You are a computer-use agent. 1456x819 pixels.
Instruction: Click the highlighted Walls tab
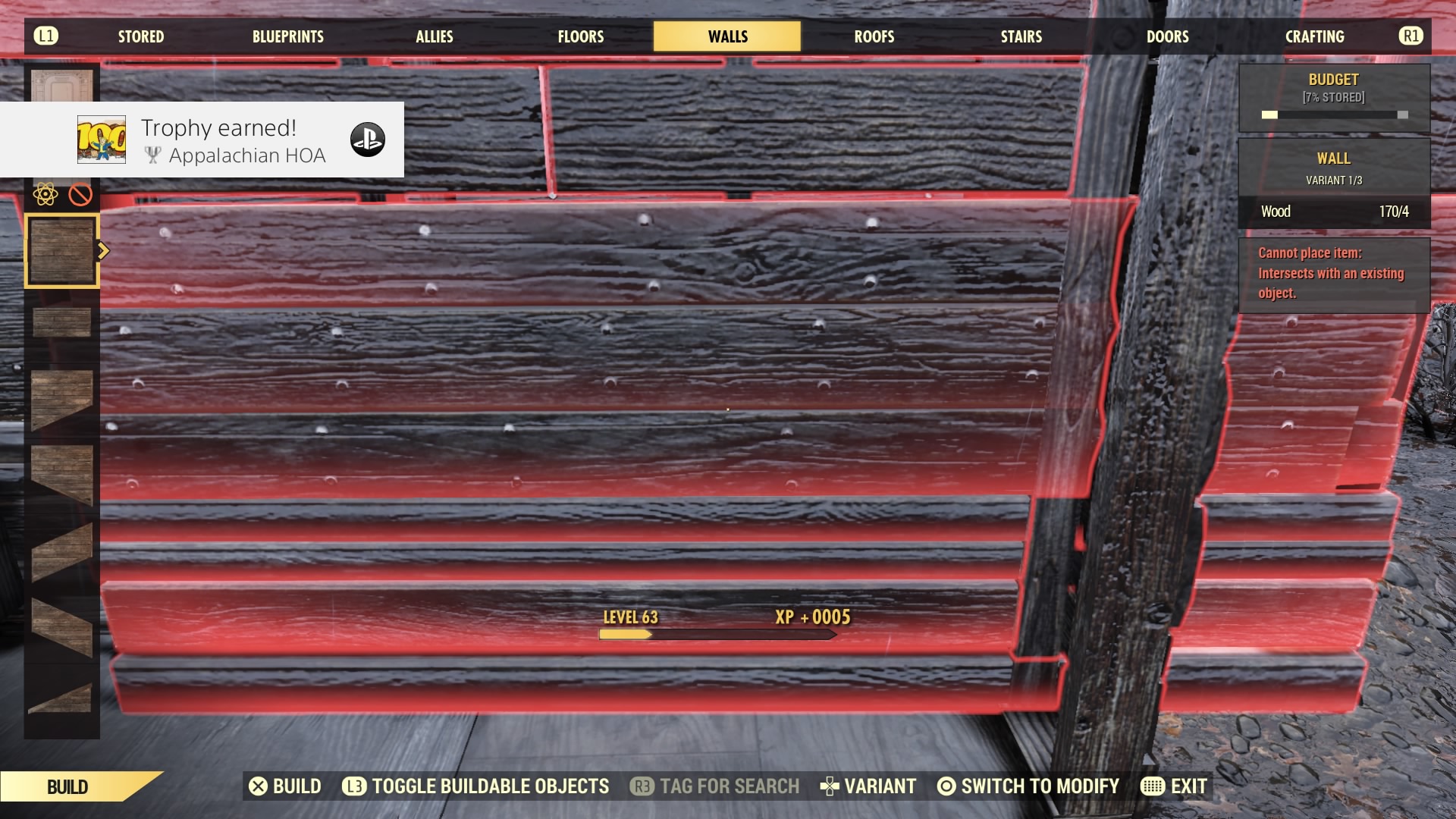(x=727, y=36)
